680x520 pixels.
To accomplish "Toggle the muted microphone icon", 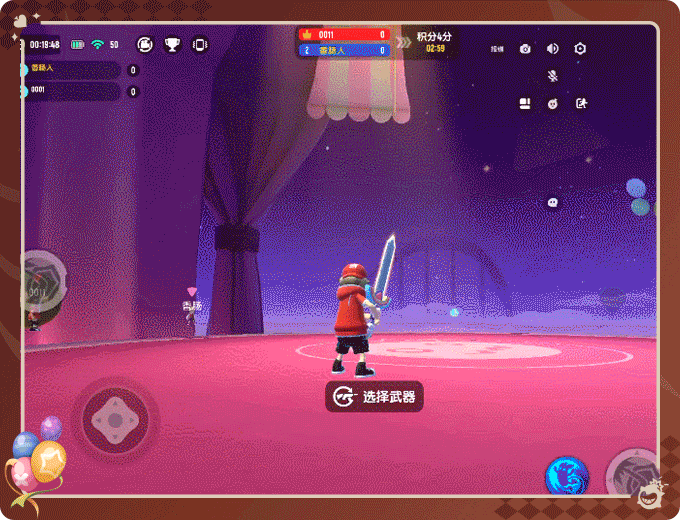I will click(552, 76).
